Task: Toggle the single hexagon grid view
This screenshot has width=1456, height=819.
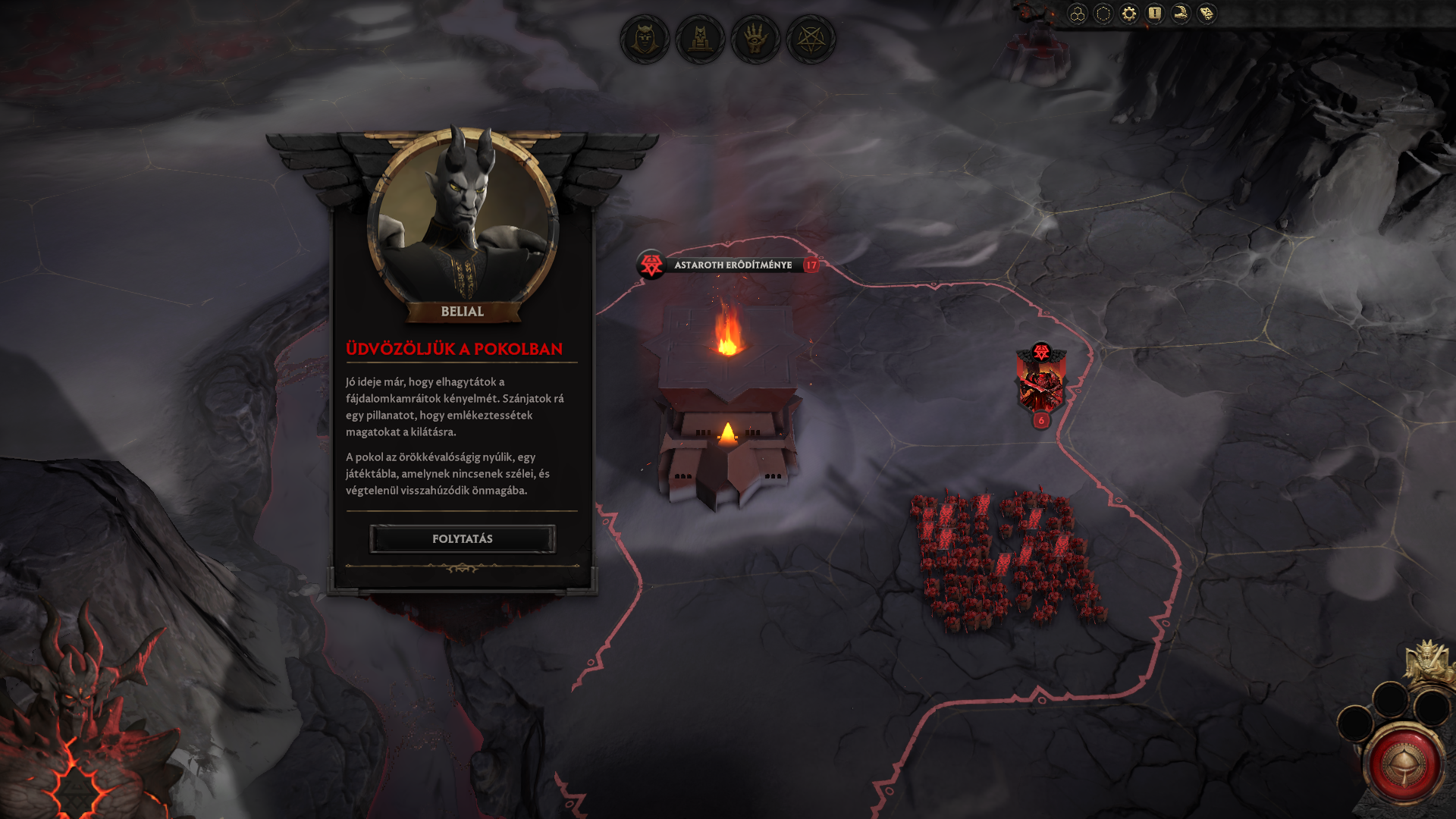Action: point(1103,14)
